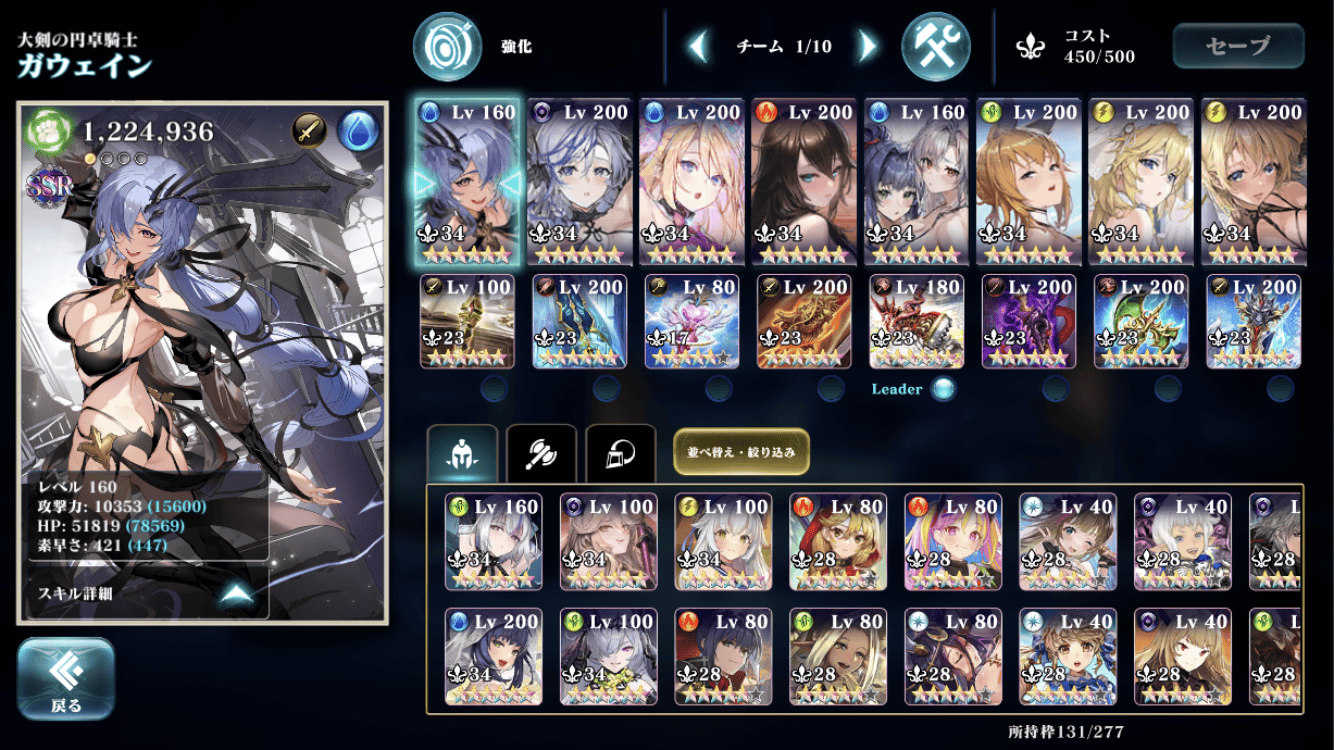The image size is (1334, 750).
Task: Select the brown-haired fire Lv 200 team card
Action: [803, 182]
